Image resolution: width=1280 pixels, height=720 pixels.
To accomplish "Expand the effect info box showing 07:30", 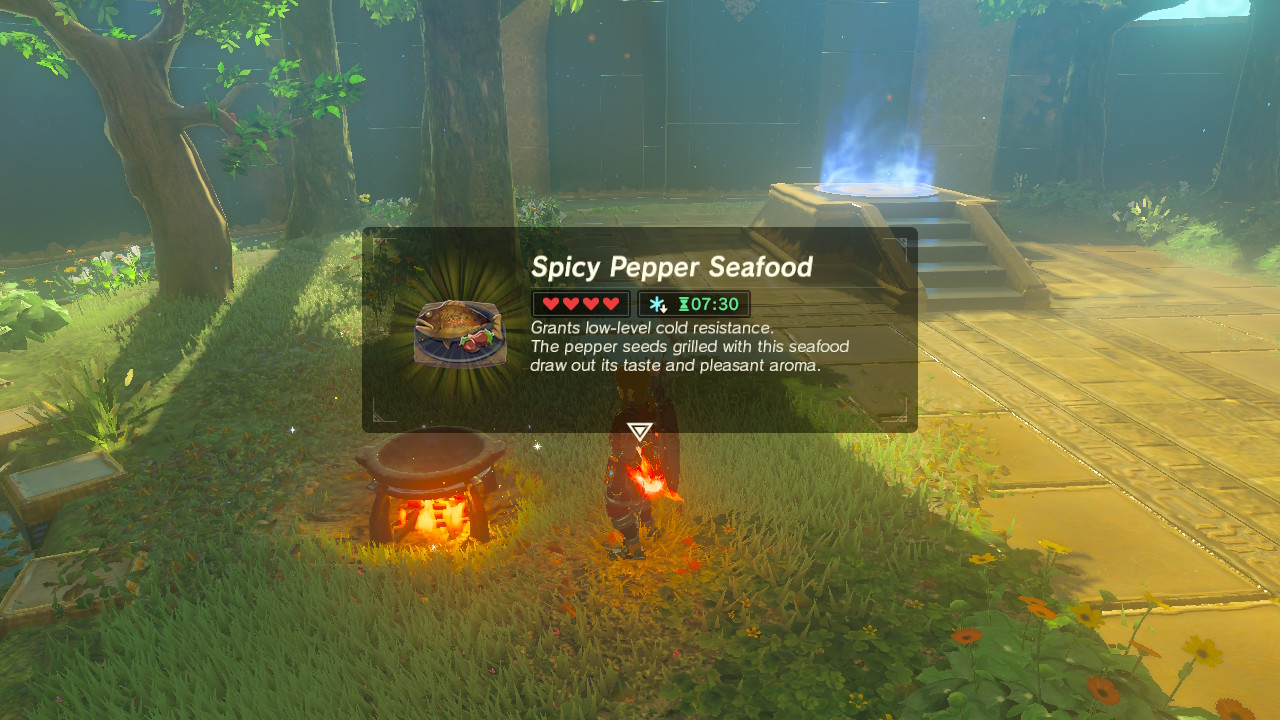I will pyautogui.click(x=695, y=303).
